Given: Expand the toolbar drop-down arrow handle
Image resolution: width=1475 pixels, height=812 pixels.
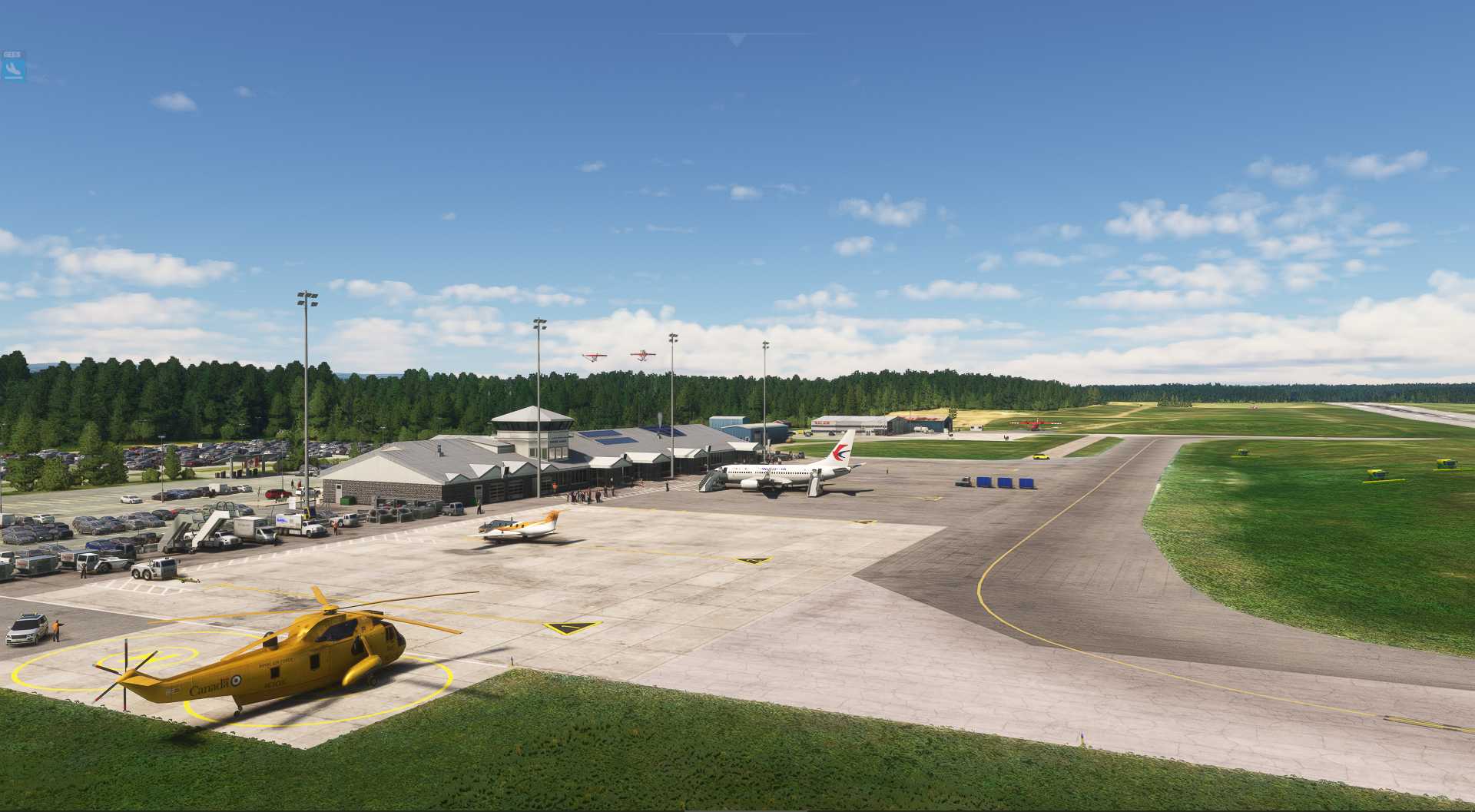Looking at the screenshot, I should [737, 40].
